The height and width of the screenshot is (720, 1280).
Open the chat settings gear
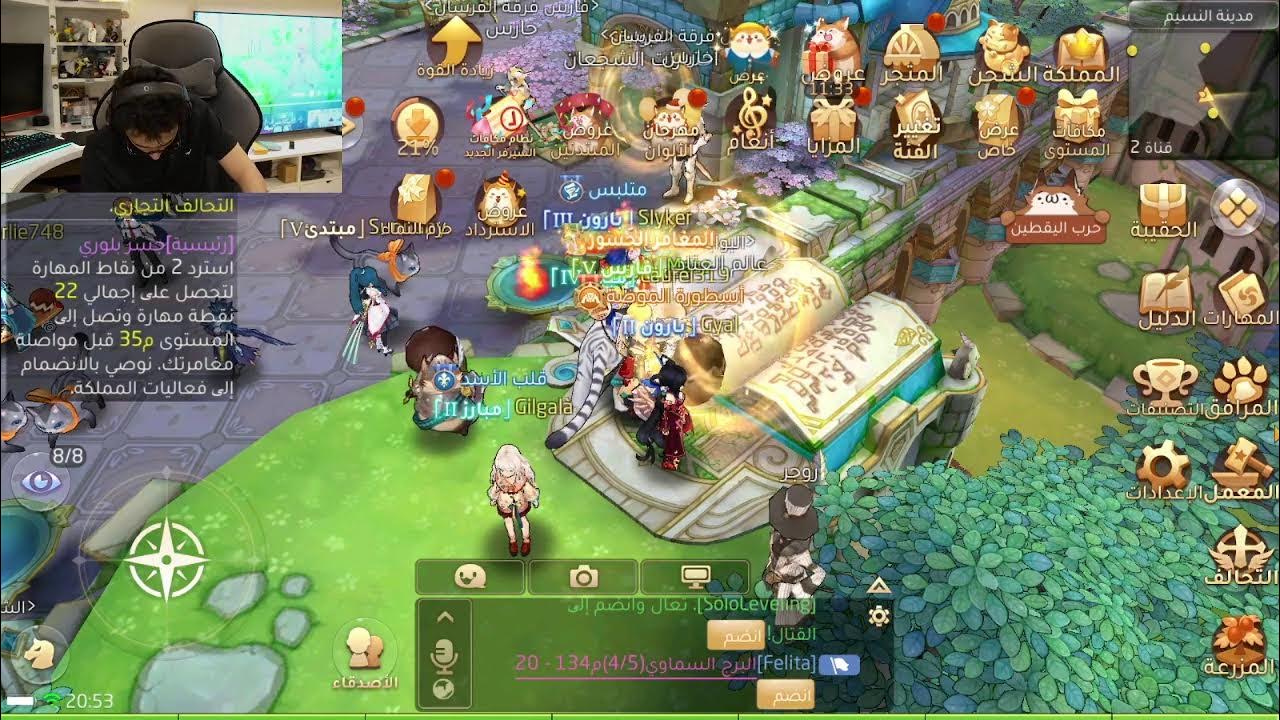879,616
